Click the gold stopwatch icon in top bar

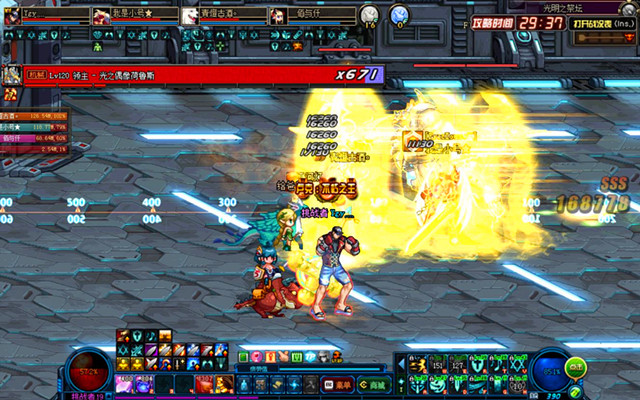point(369,15)
